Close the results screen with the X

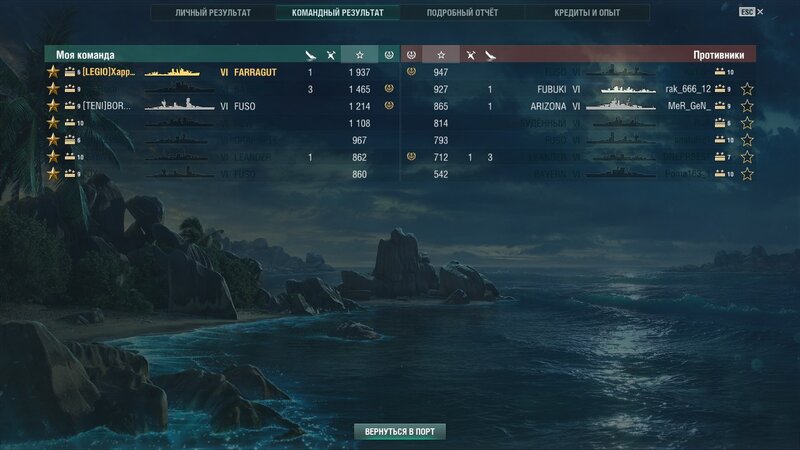pos(760,12)
